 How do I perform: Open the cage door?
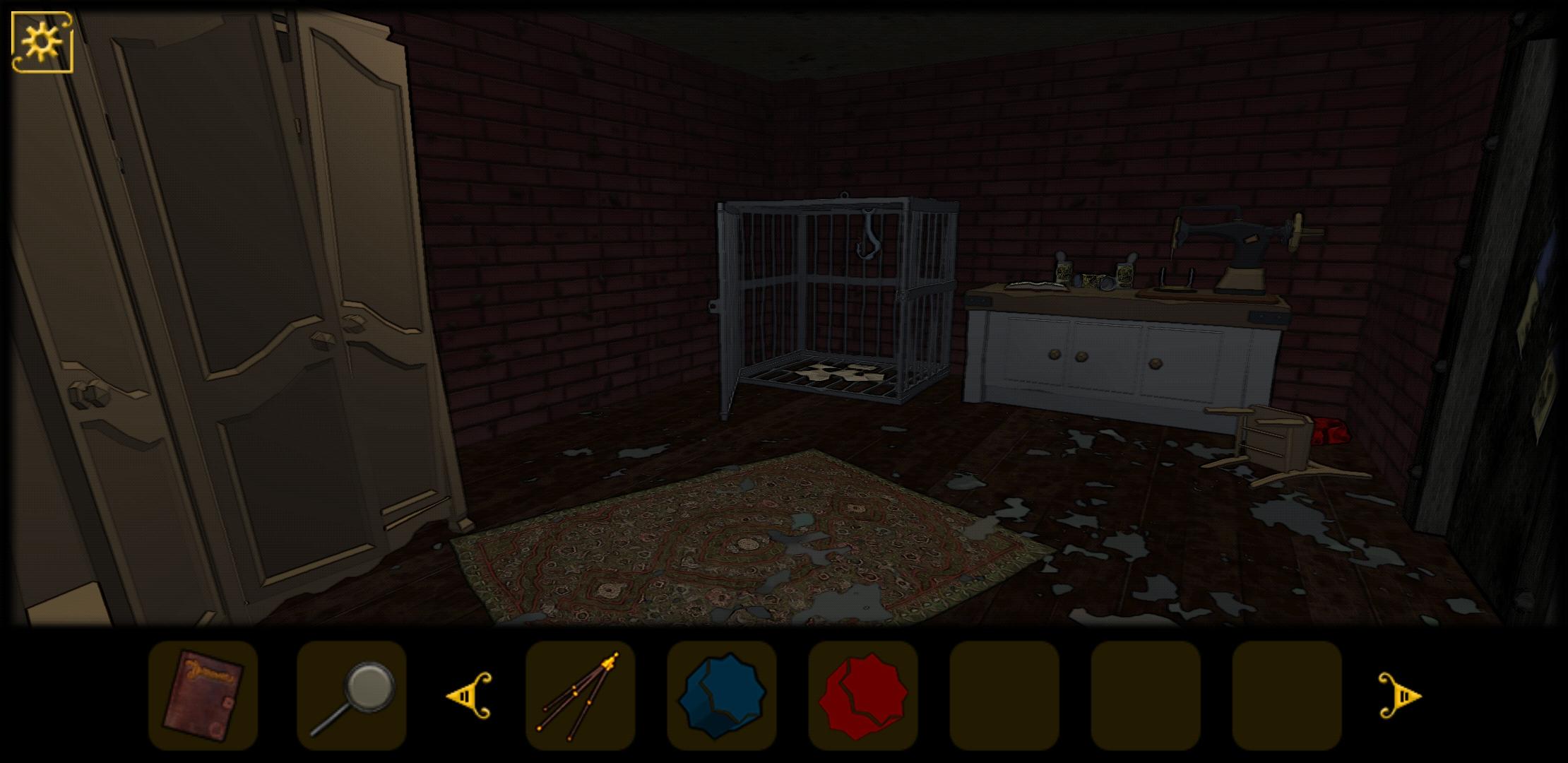(x=812, y=304)
